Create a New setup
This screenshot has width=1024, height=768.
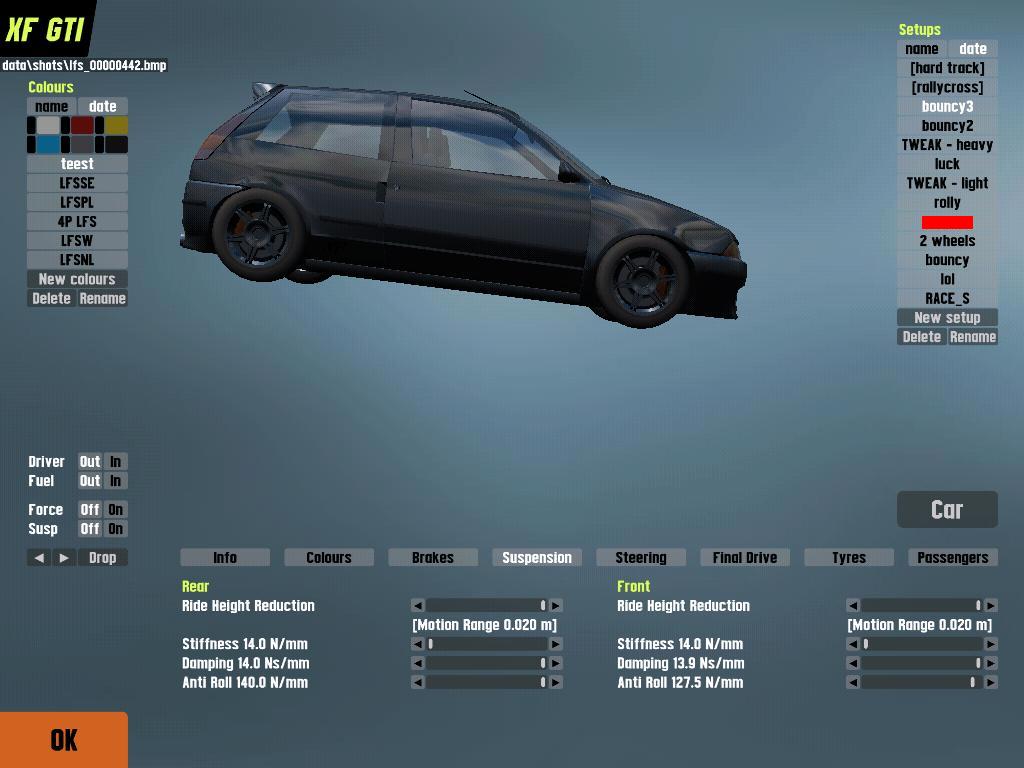pos(947,318)
